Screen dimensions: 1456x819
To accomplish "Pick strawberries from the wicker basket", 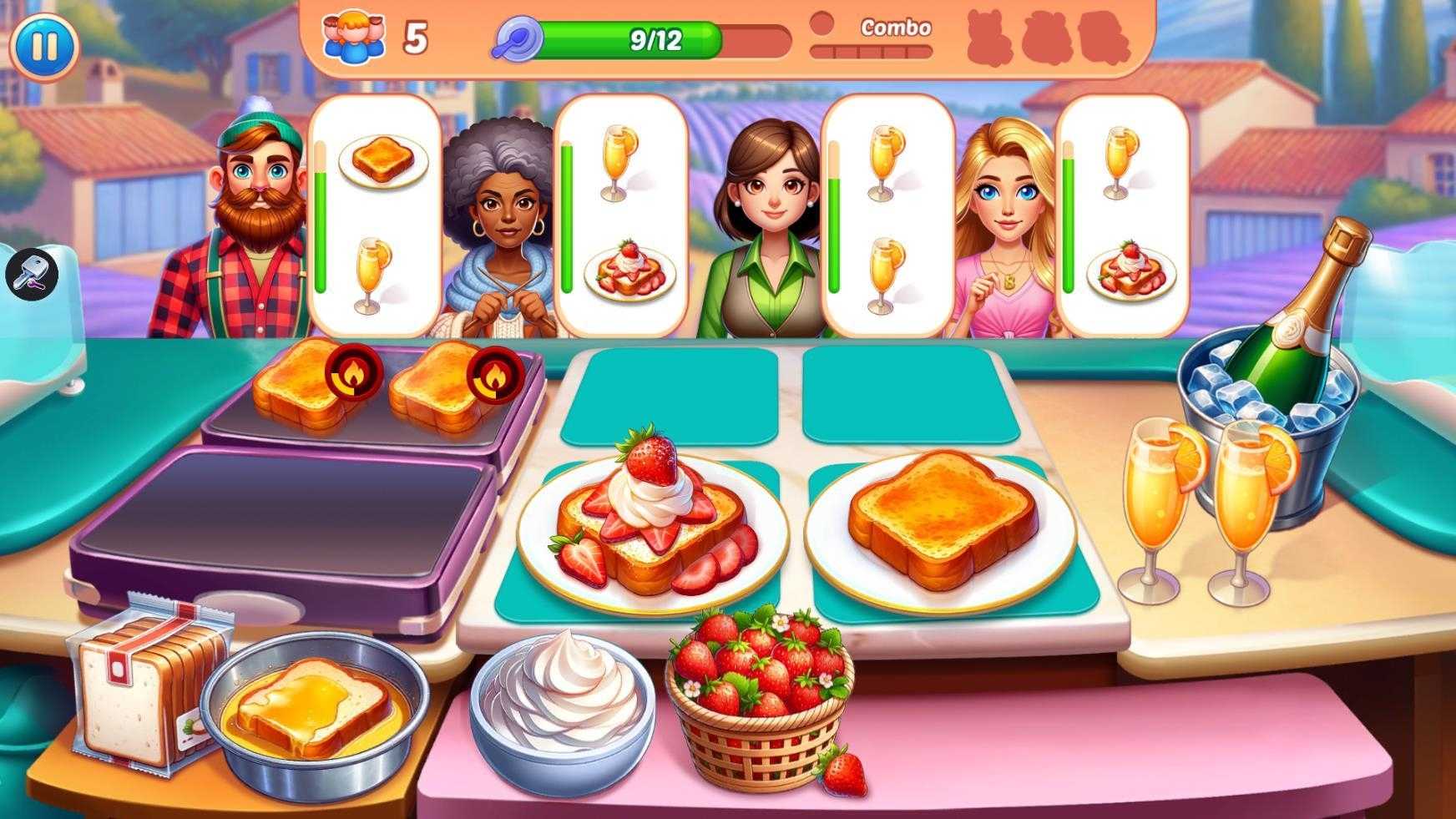I will 758,691.
